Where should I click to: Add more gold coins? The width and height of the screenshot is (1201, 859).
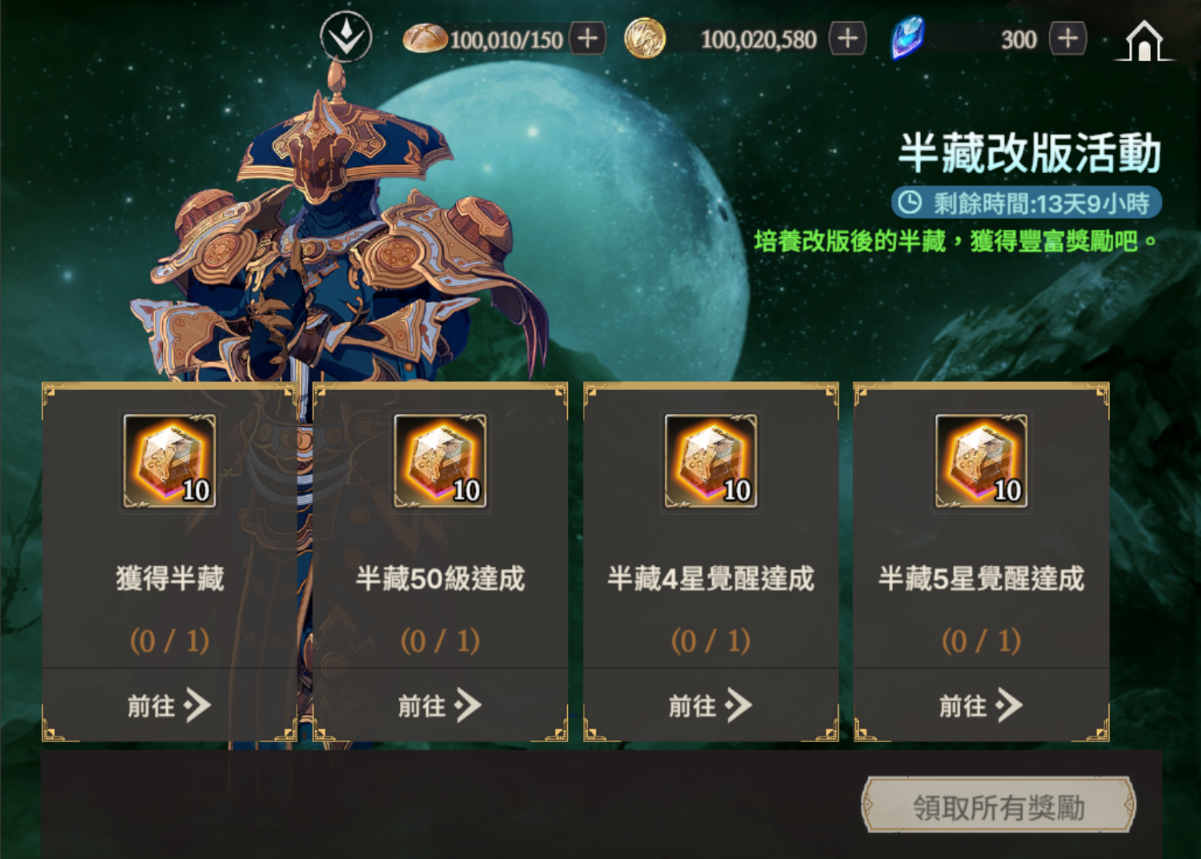847,39
